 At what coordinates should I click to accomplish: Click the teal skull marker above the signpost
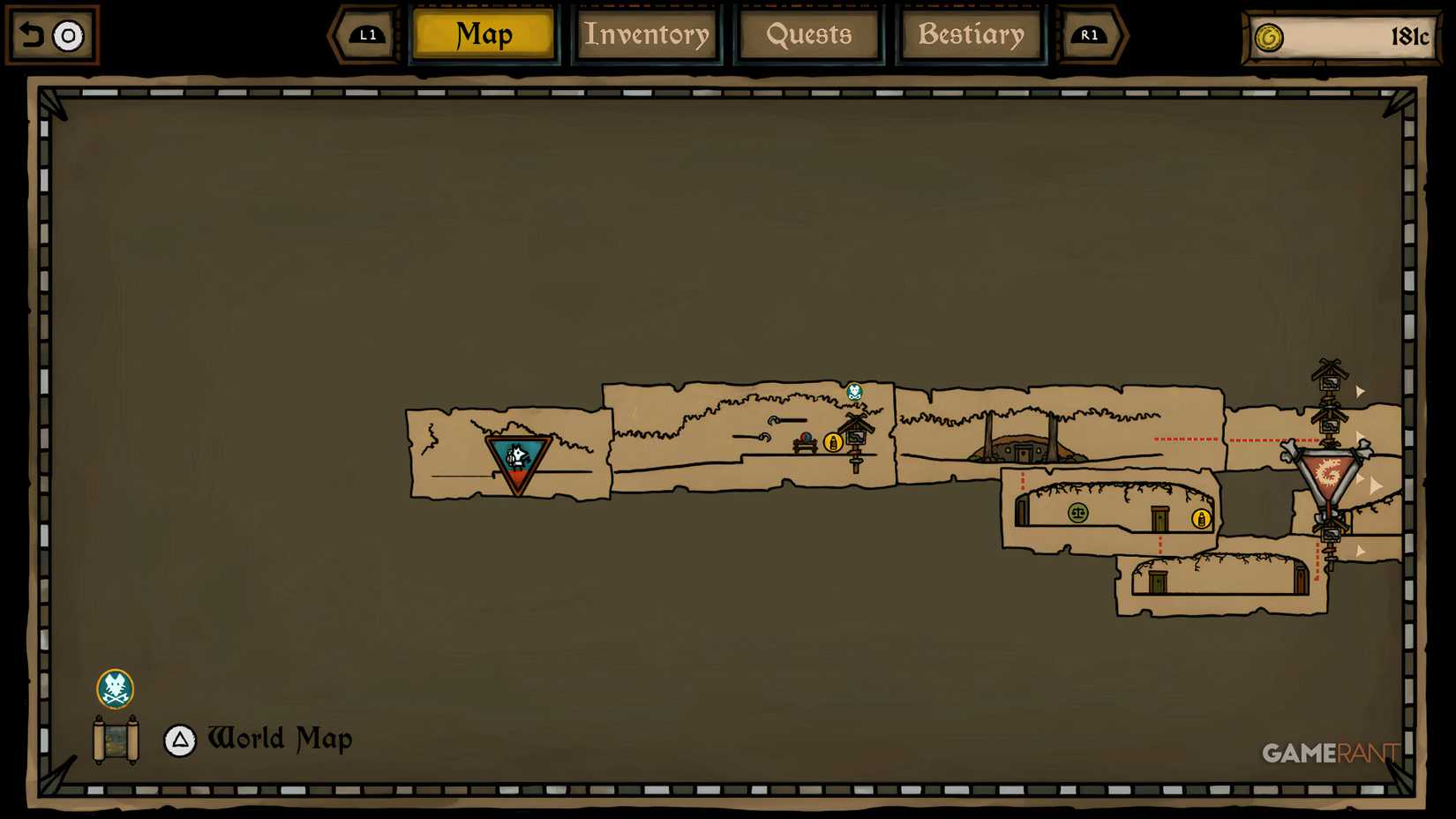854,390
